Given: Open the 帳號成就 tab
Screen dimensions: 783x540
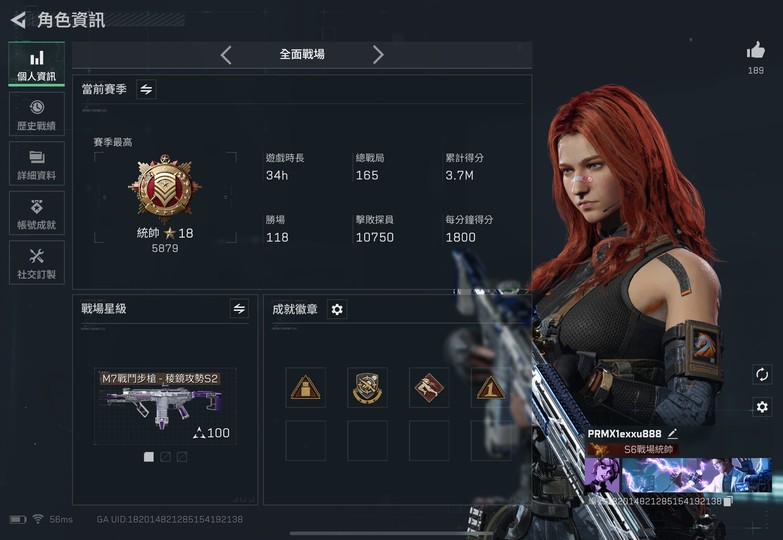Looking at the screenshot, I should (x=36, y=213).
